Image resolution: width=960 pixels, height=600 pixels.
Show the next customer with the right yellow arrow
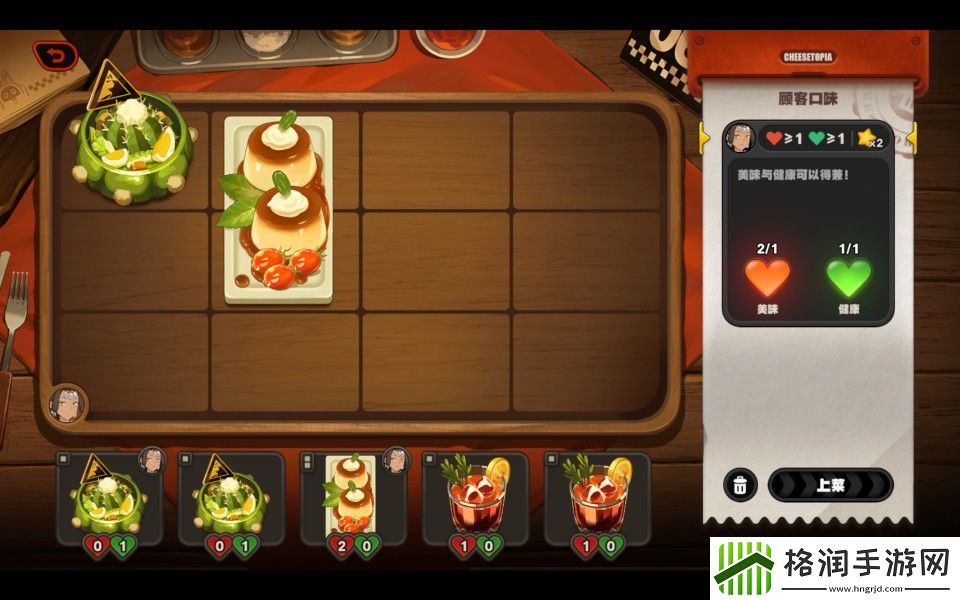[x=911, y=137]
